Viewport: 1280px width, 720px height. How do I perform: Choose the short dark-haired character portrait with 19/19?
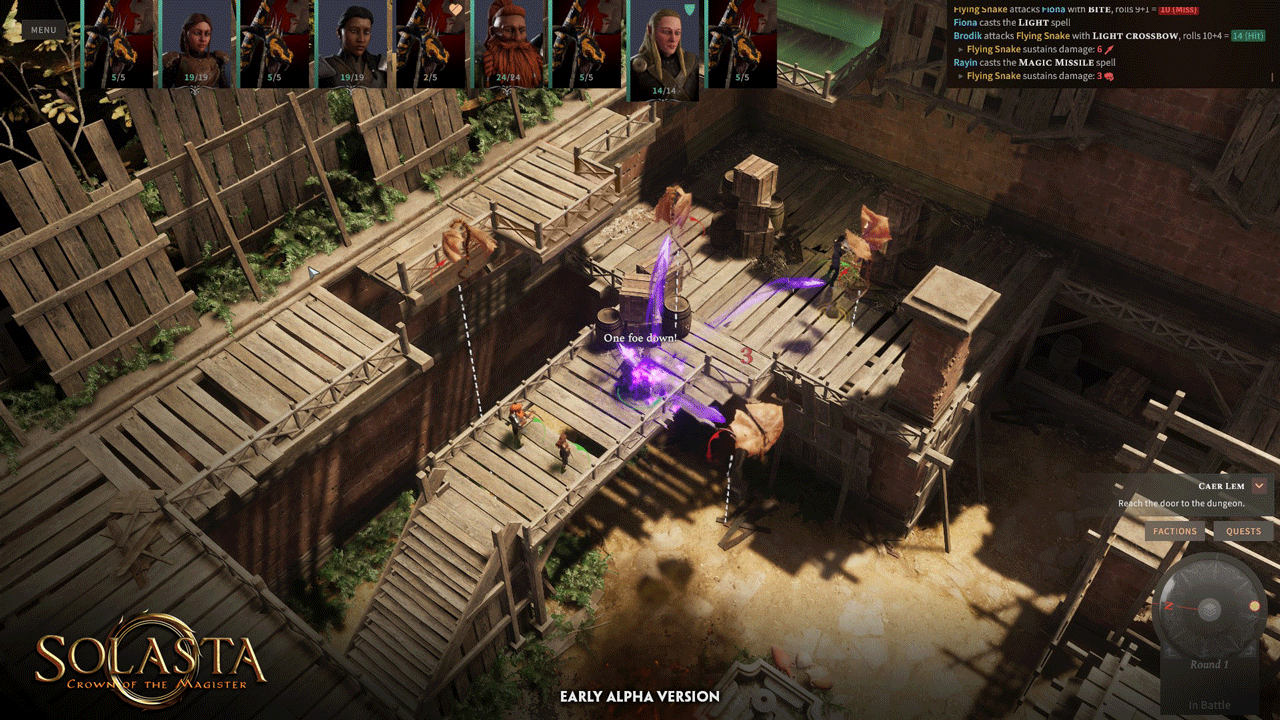click(x=353, y=43)
